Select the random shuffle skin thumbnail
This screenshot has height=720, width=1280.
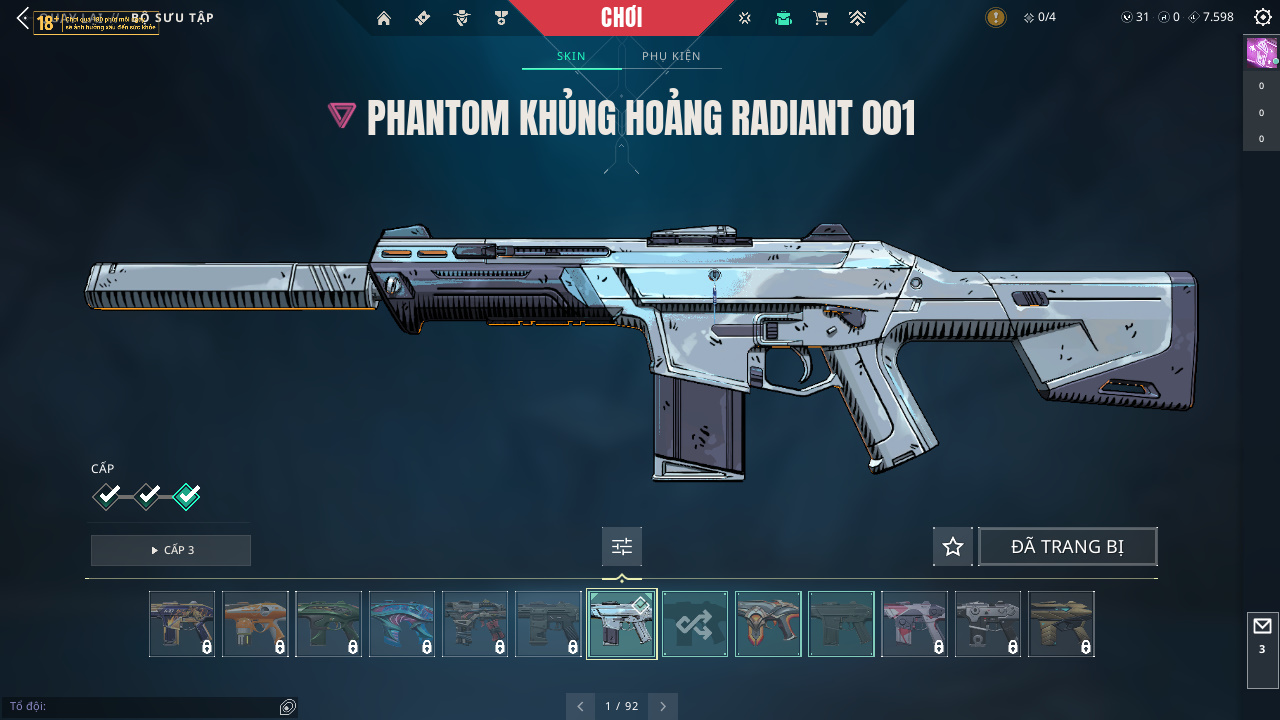coord(695,624)
